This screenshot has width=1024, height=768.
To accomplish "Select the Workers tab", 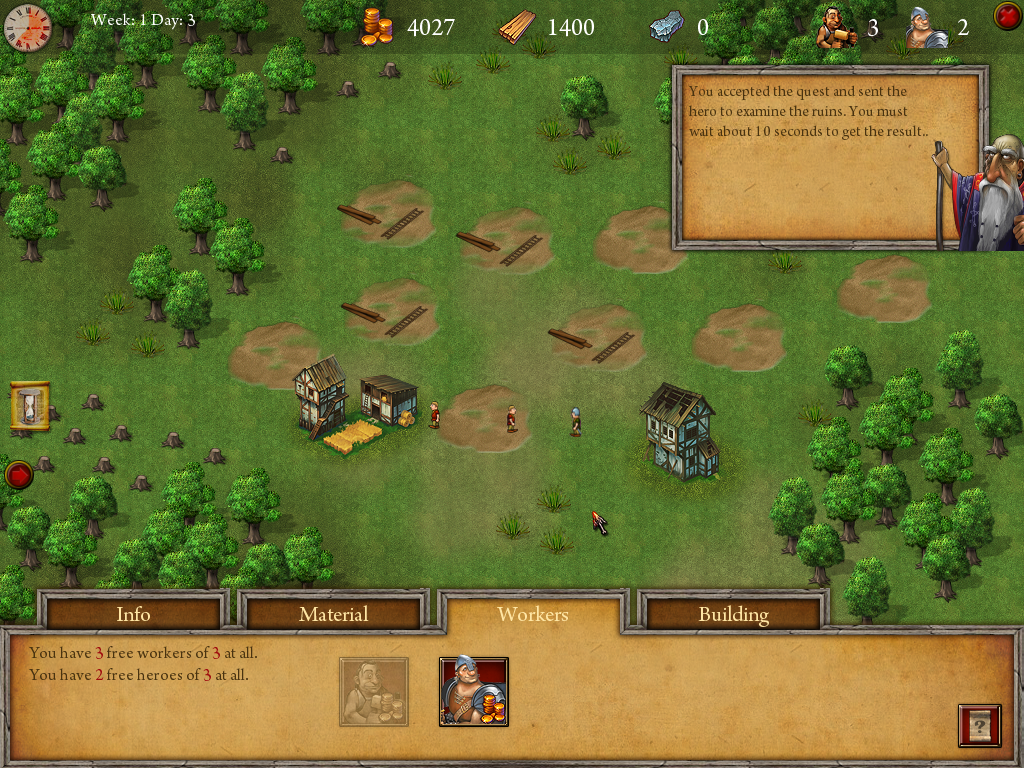I will coord(533,613).
